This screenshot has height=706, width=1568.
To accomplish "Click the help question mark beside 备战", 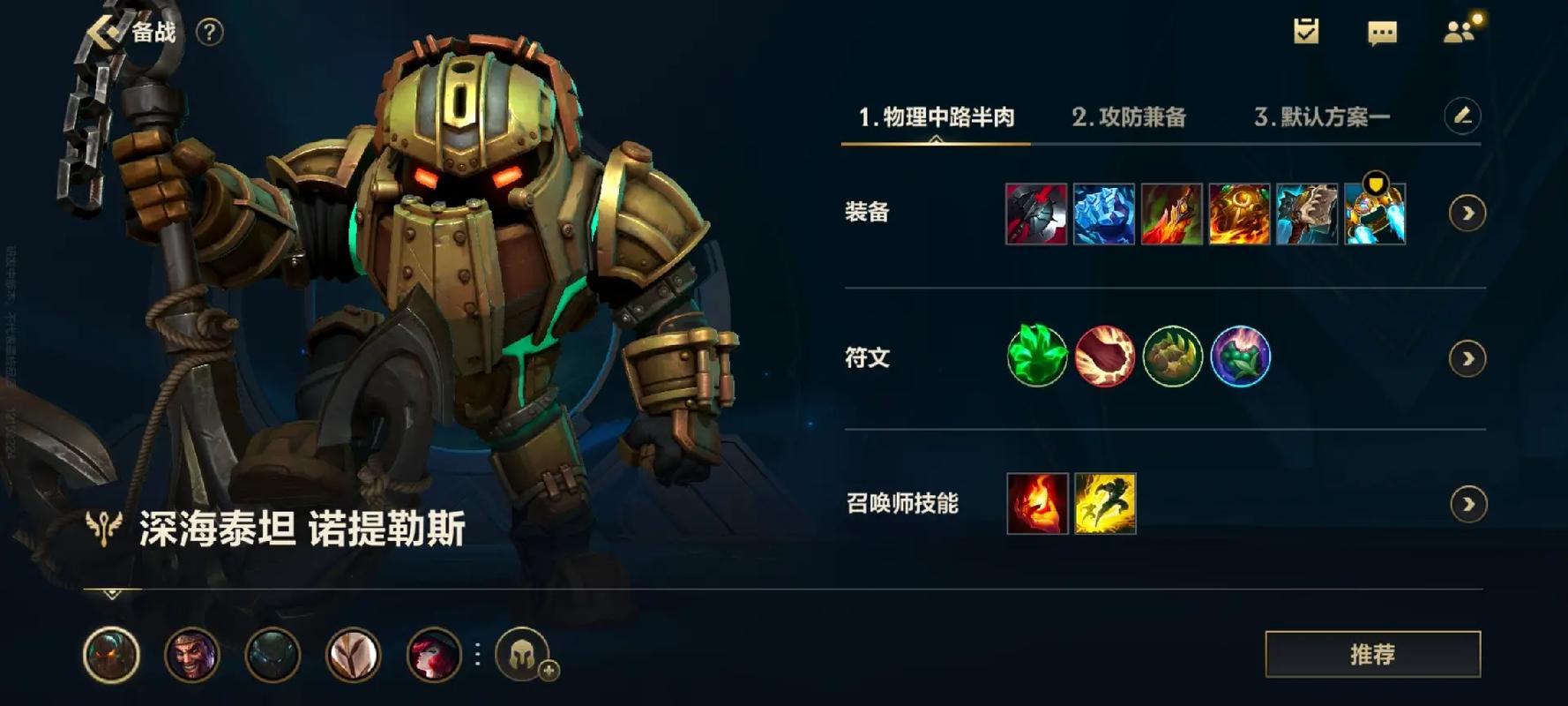I will pyautogui.click(x=209, y=34).
